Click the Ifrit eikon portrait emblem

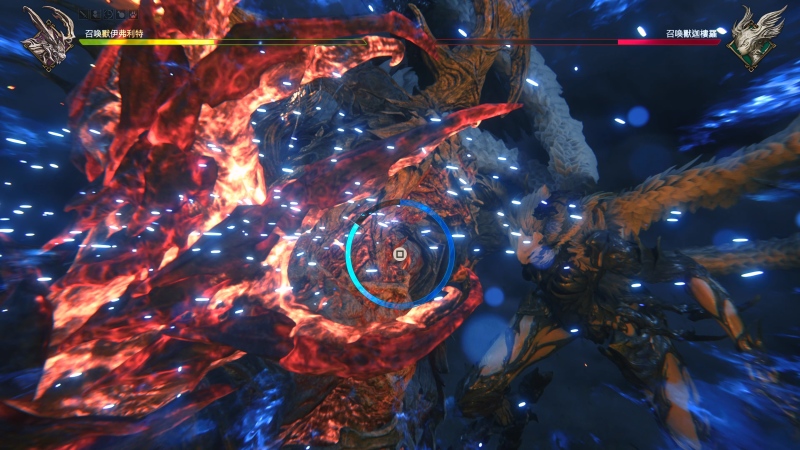click(47, 38)
